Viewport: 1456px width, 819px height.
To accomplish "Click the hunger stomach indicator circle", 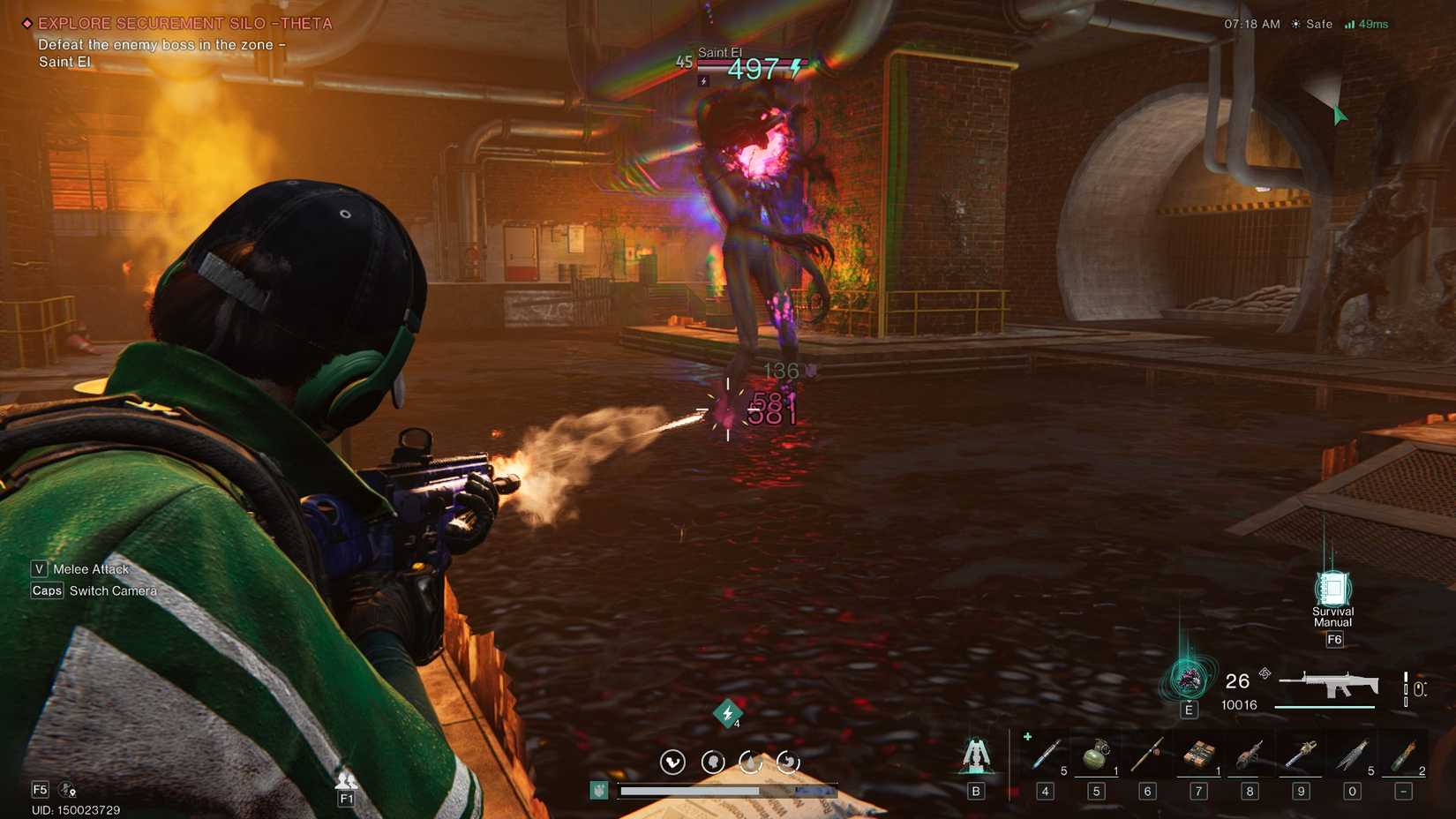I will click(x=789, y=763).
